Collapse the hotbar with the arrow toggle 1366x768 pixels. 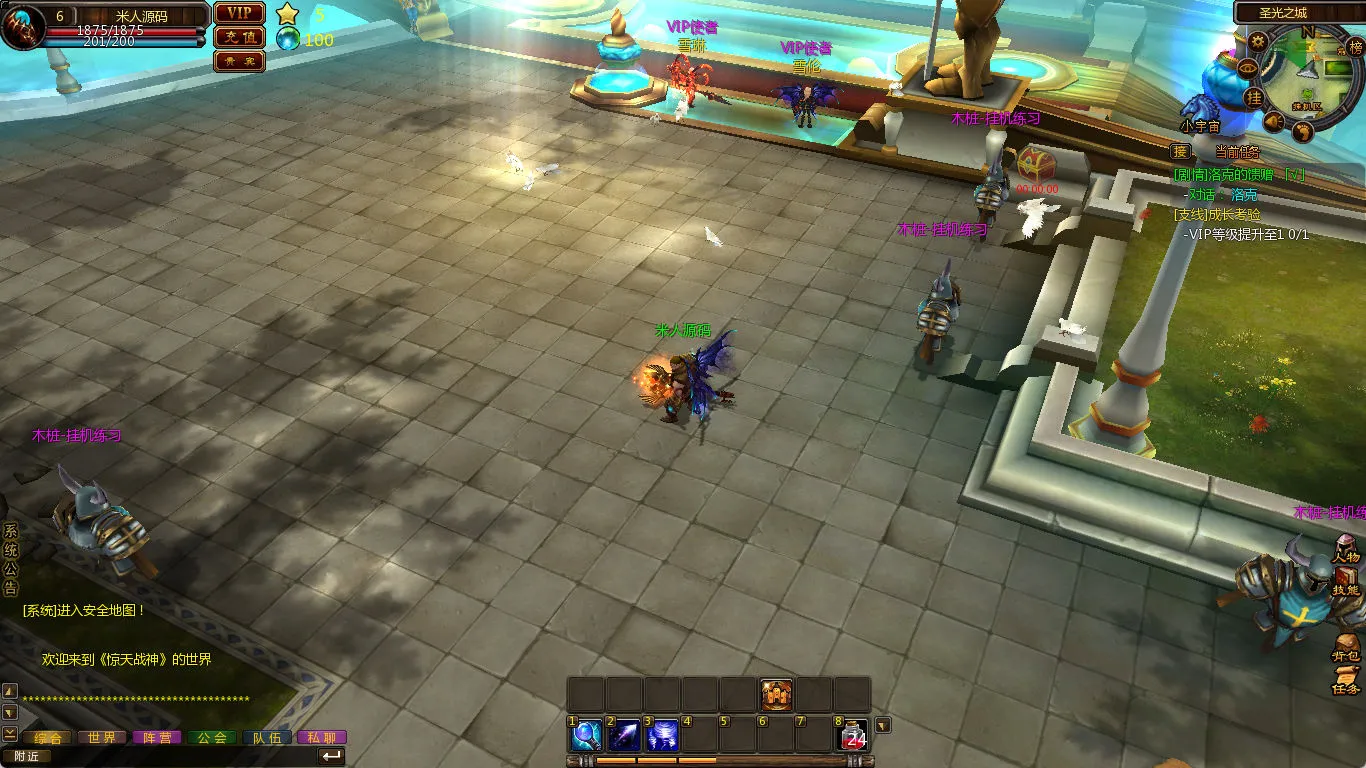[883, 725]
